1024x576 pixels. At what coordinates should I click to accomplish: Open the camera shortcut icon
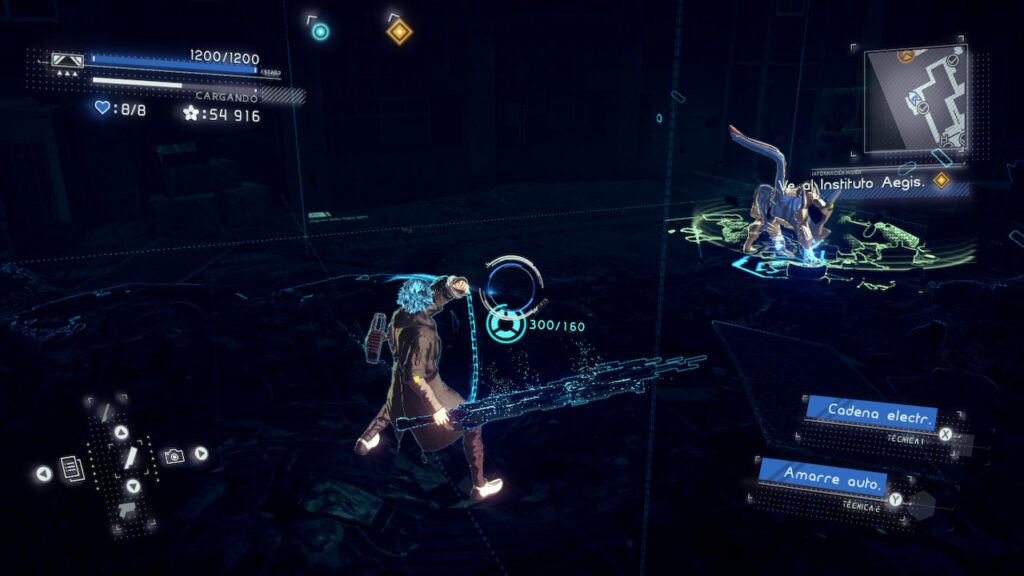pyautogui.click(x=174, y=456)
